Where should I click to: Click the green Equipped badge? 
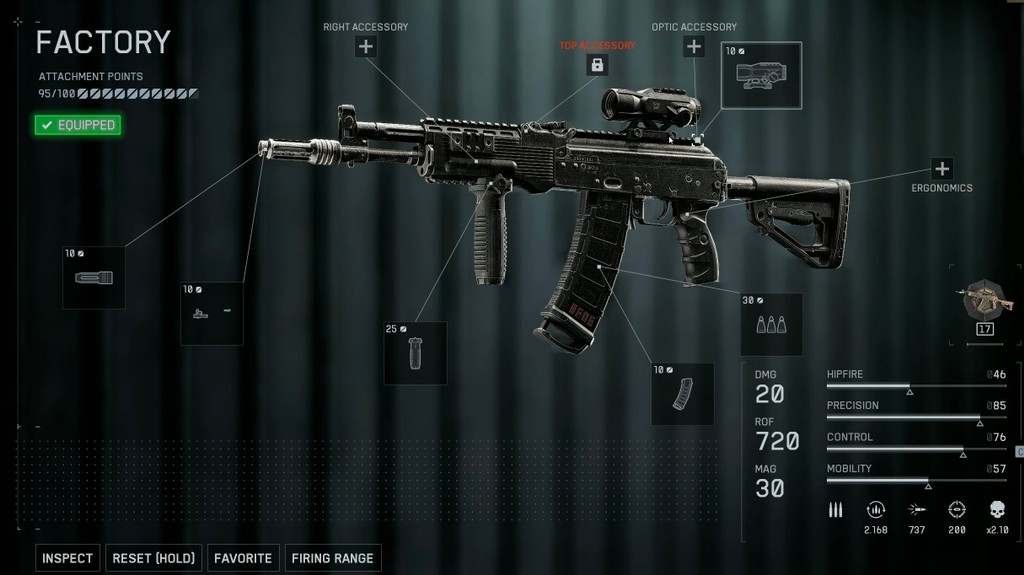pyautogui.click(x=78, y=125)
